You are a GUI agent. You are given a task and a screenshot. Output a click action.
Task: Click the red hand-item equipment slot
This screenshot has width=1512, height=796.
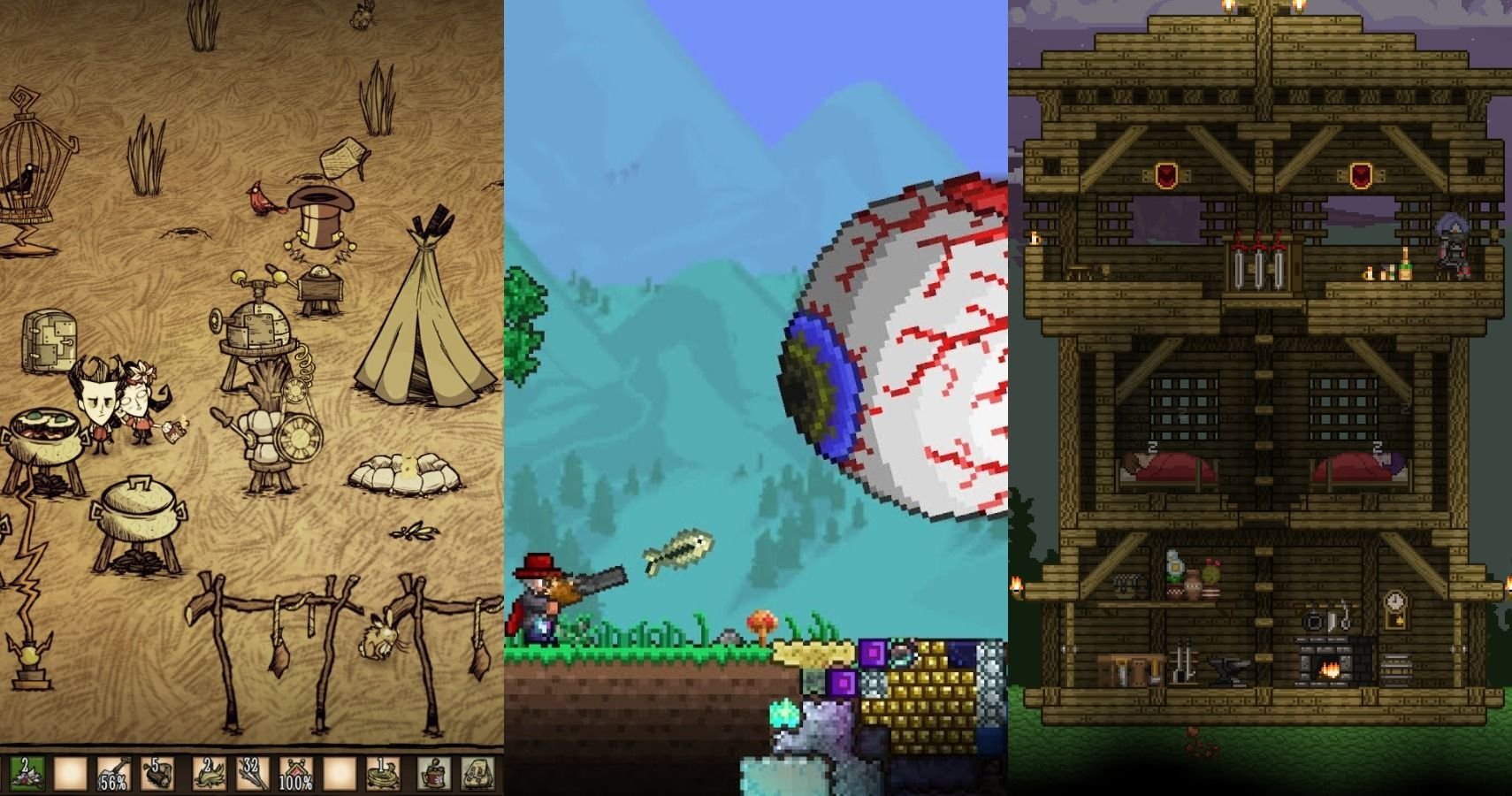click(434, 775)
